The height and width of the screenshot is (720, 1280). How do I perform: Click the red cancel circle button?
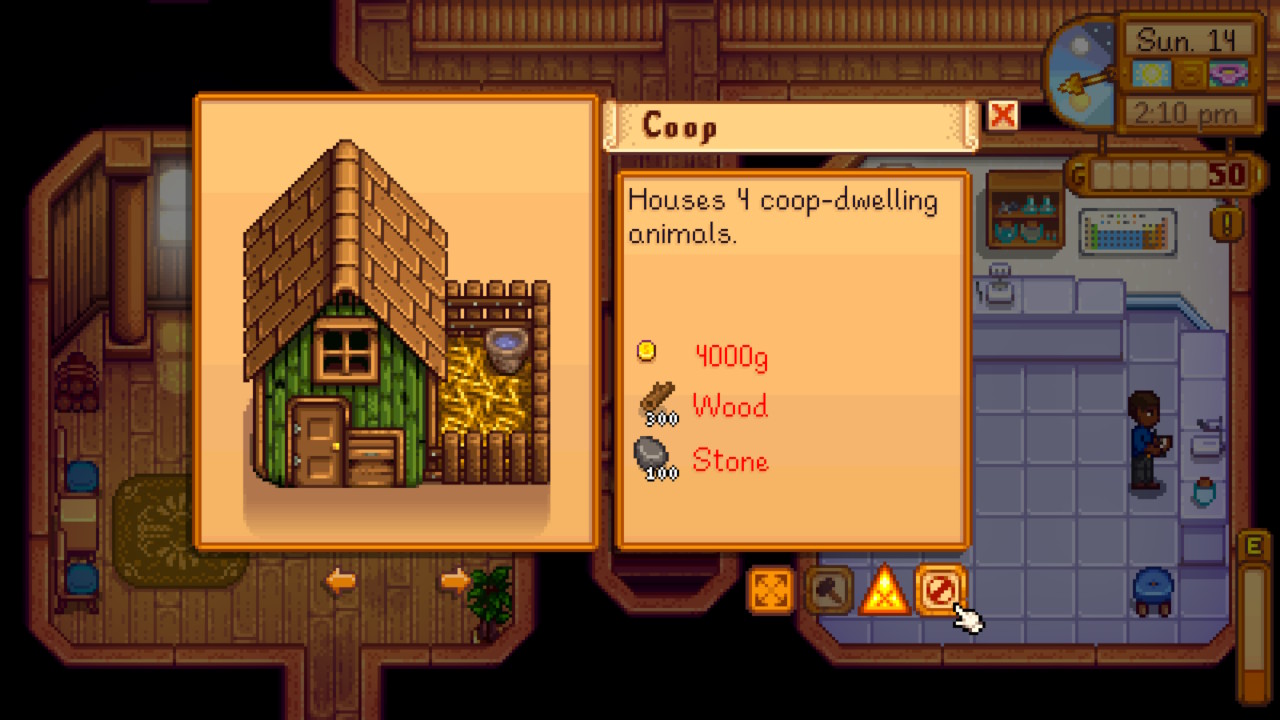[x=940, y=590]
